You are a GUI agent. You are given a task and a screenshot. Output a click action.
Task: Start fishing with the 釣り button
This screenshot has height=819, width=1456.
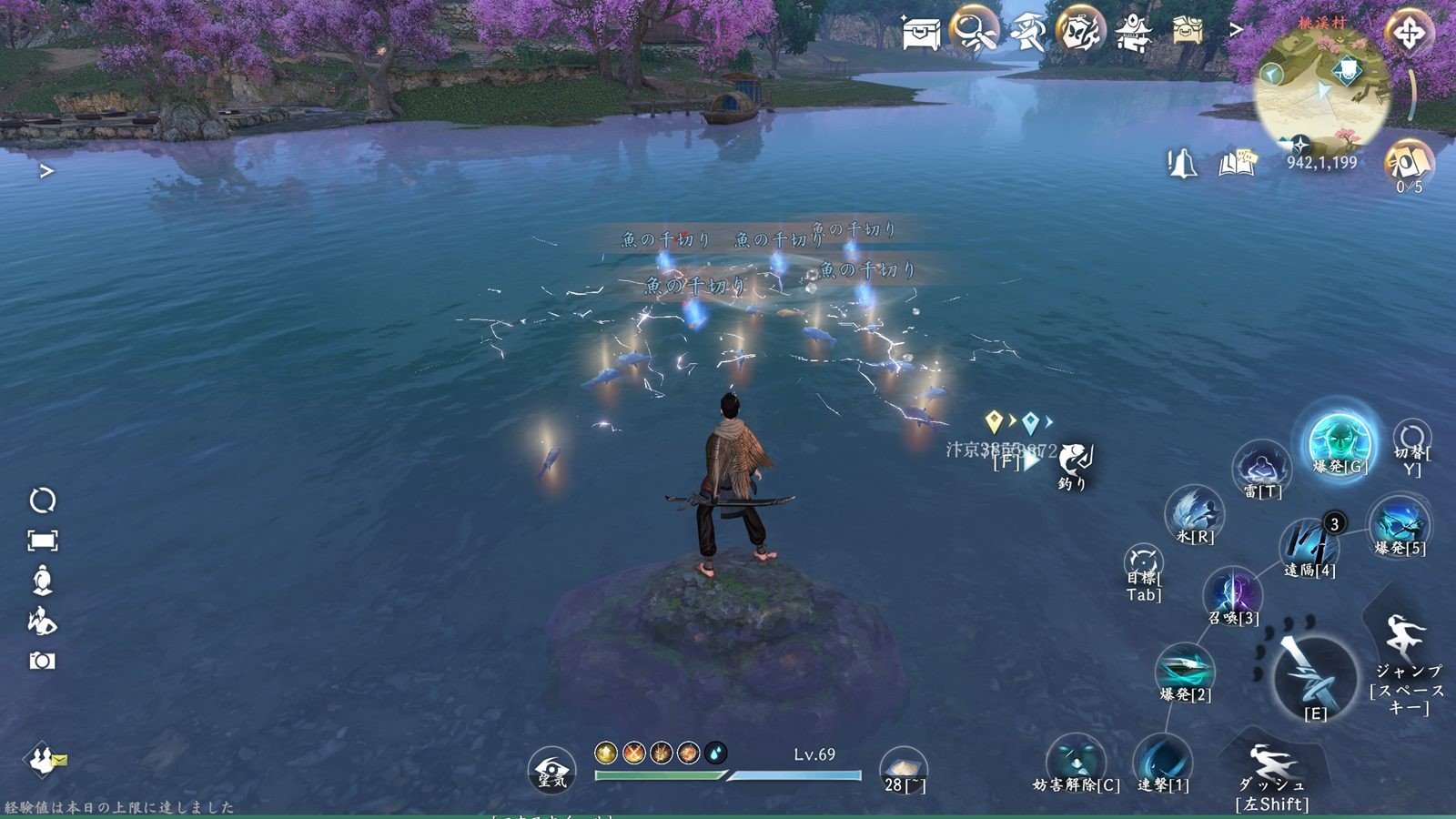pyautogui.click(x=1075, y=463)
